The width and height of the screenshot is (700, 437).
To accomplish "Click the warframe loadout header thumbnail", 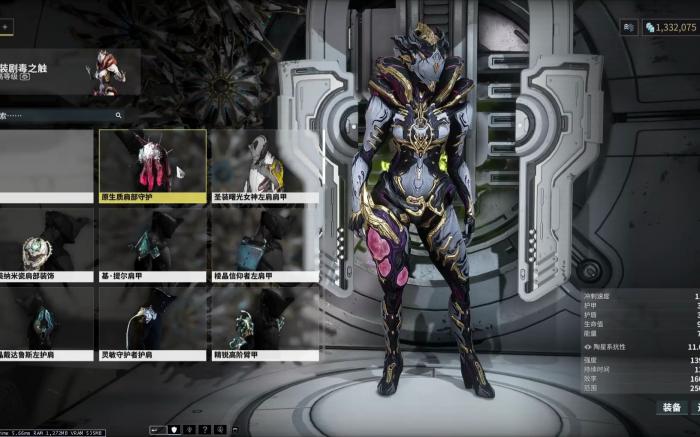I will click(108, 72).
